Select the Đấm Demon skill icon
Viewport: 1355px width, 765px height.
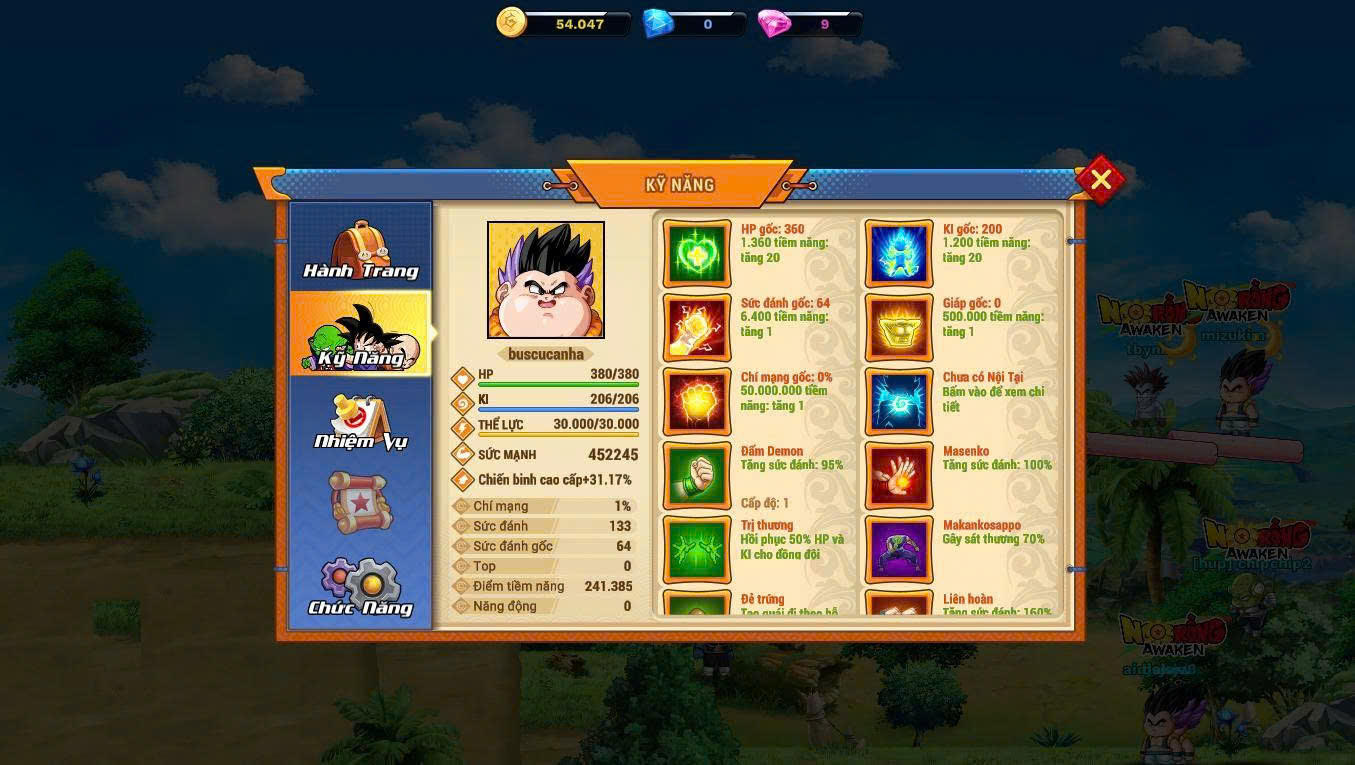pos(697,476)
